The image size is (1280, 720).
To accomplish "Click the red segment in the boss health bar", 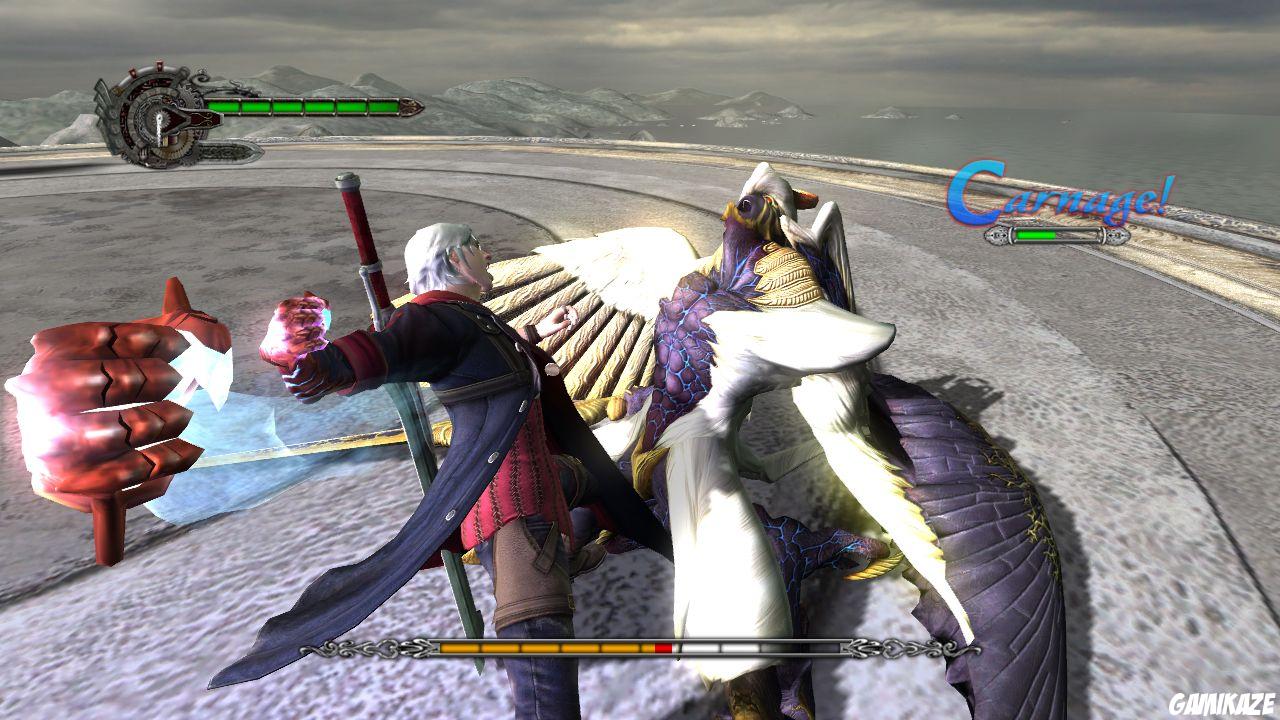I will point(664,648).
